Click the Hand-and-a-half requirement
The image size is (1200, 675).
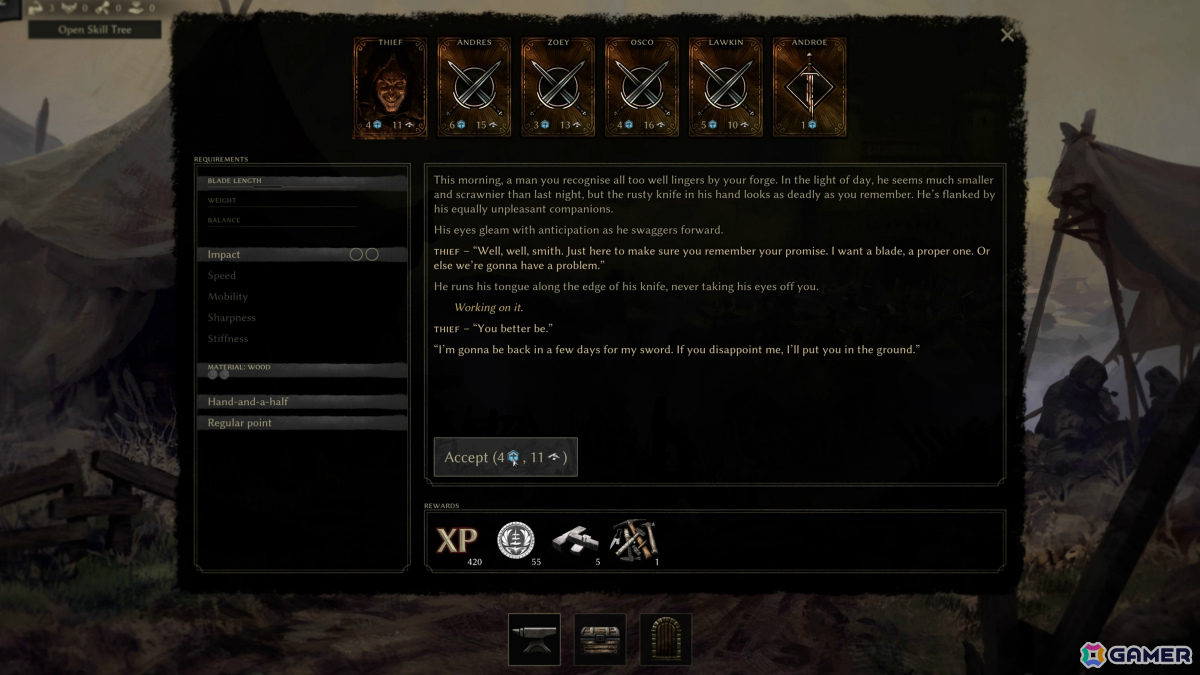click(302, 402)
